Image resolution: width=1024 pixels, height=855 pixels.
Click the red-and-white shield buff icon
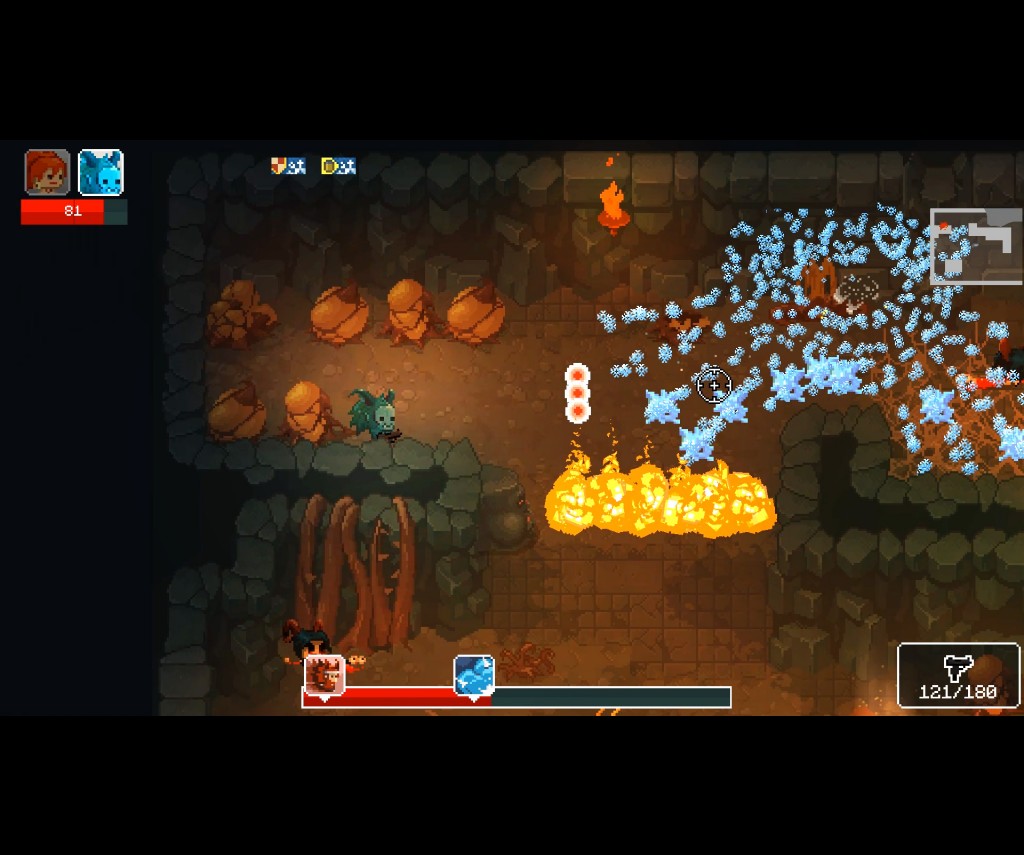(280, 166)
